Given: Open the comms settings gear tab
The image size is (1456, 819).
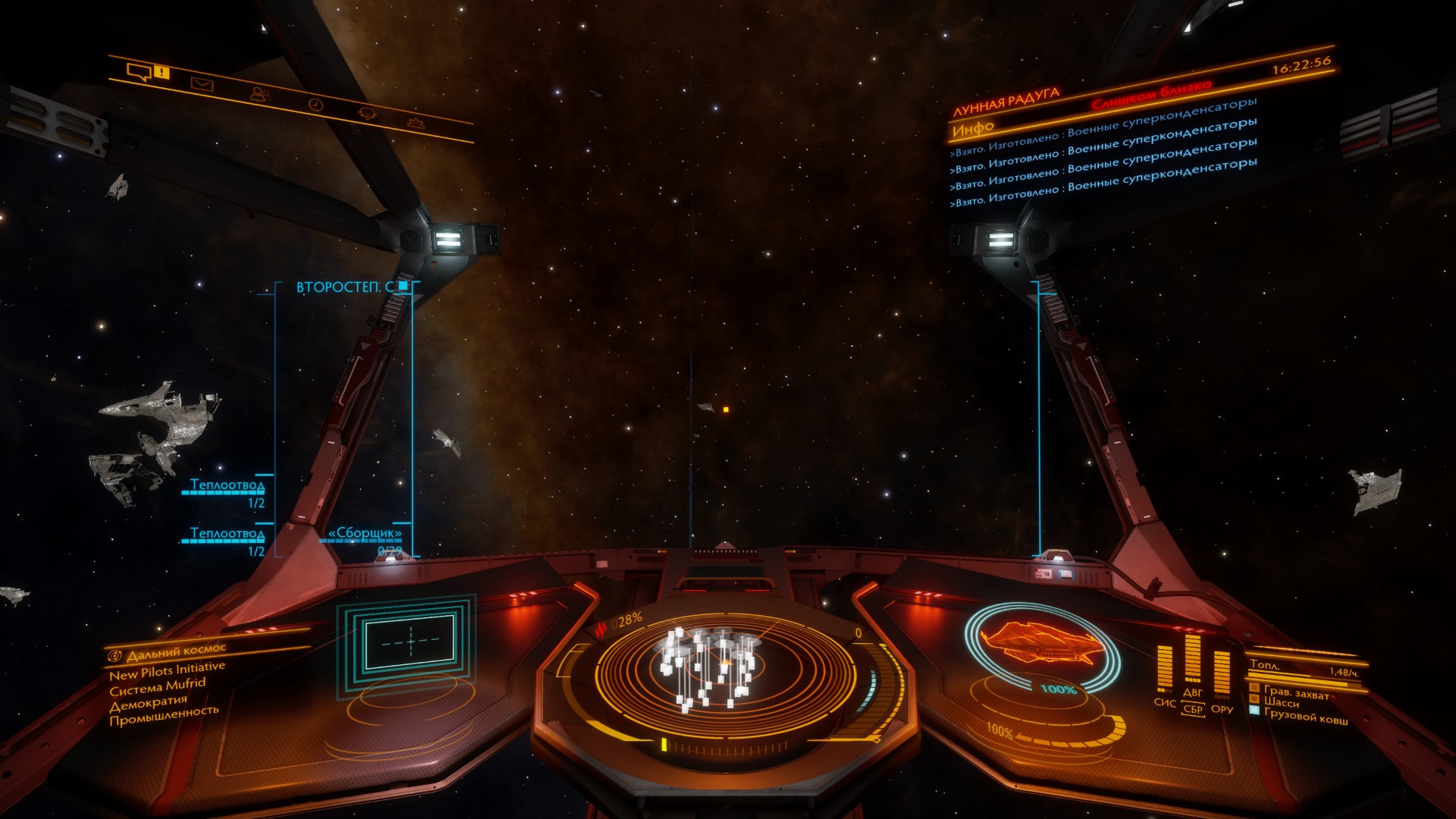Looking at the screenshot, I should [415, 121].
